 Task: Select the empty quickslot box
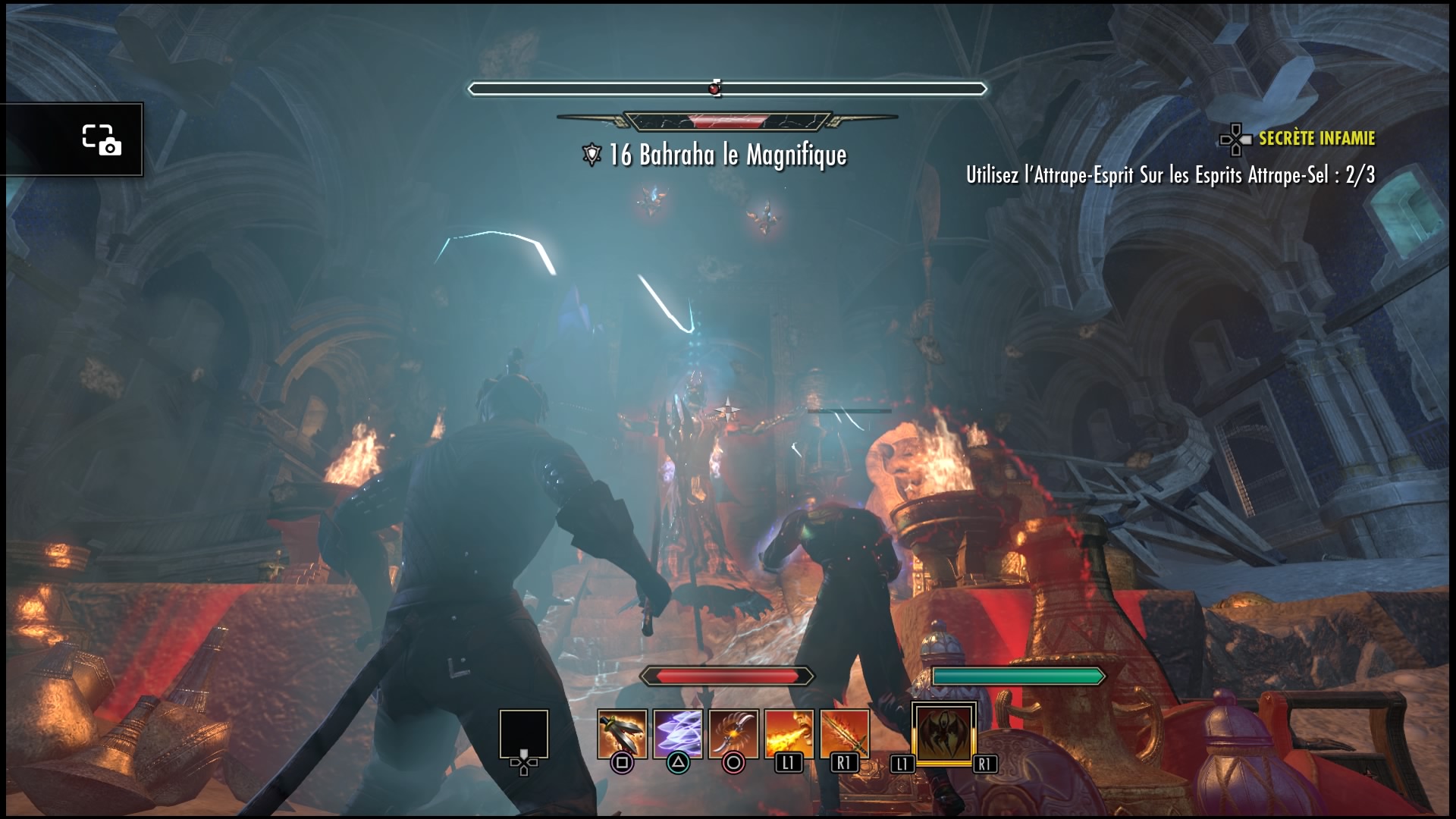(523, 733)
